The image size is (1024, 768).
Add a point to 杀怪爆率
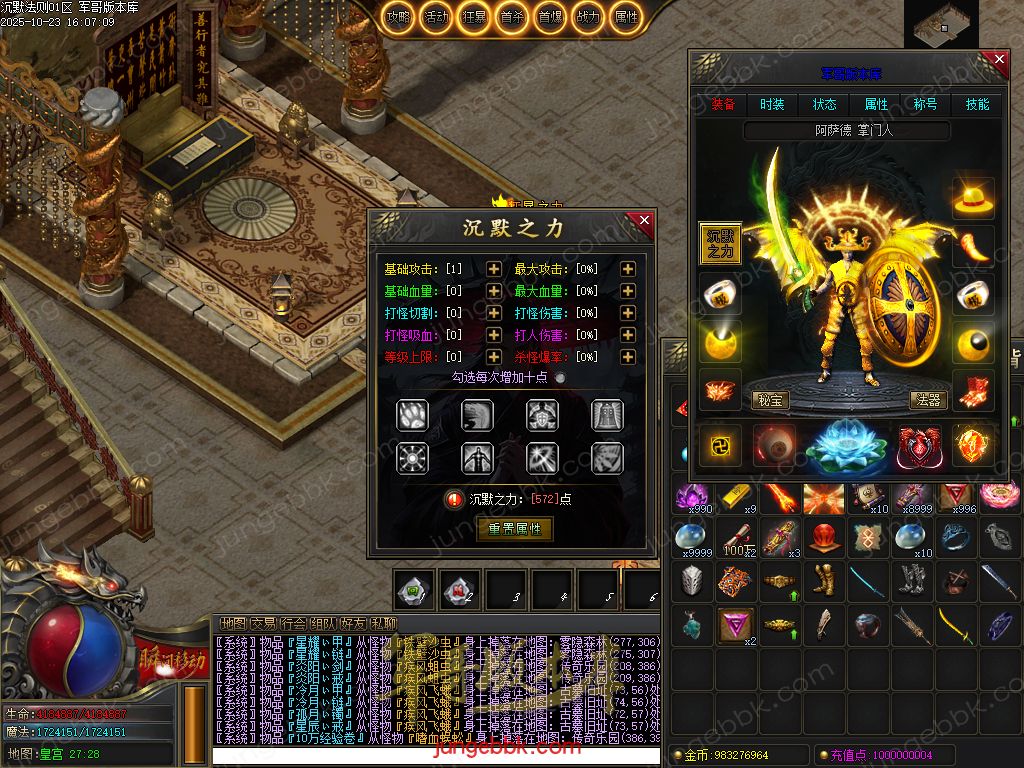pyautogui.click(x=627, y=357)
